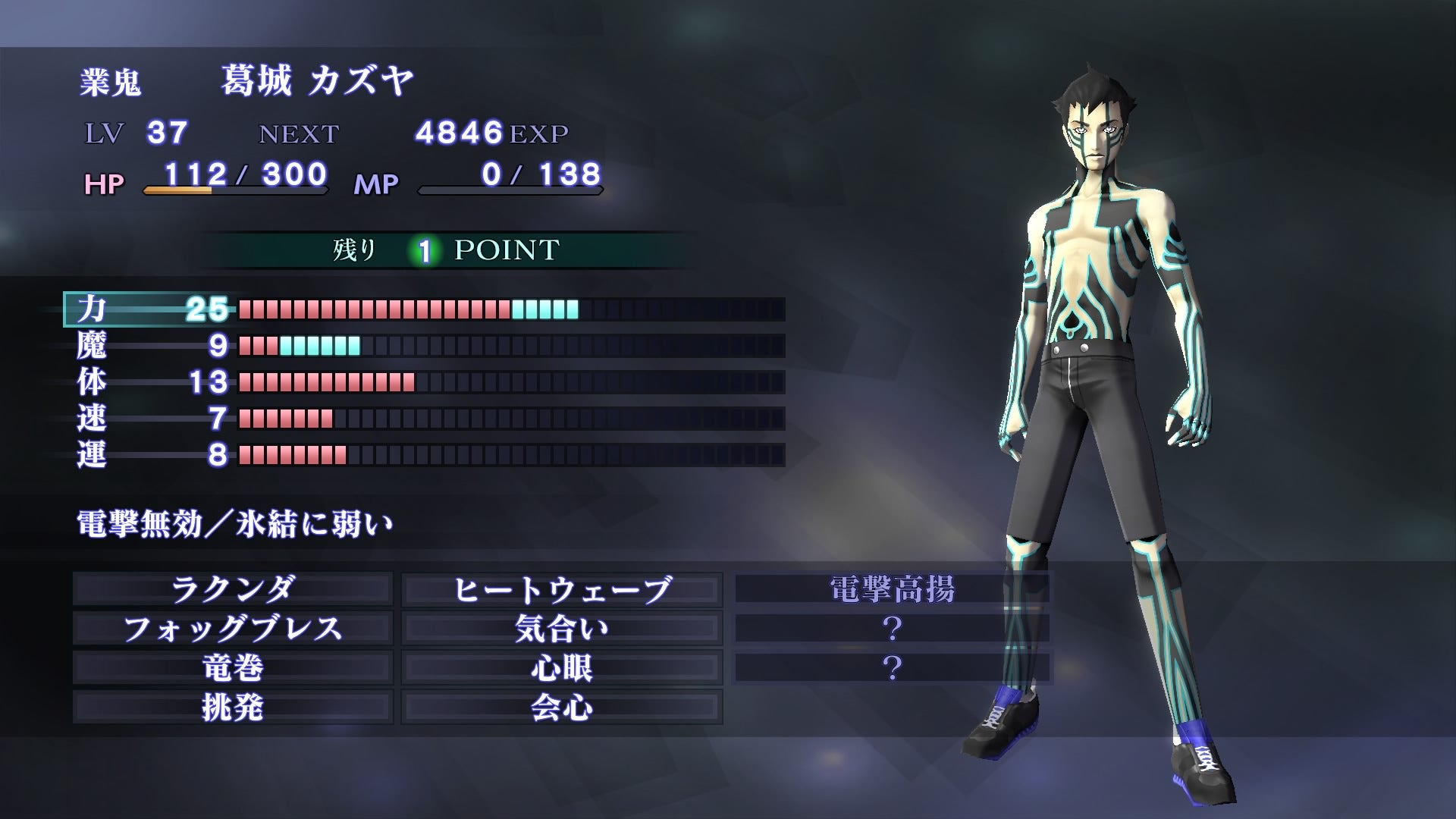The width and height of the screenshot is (1456, 819).
Task: Select the ラクンダ skill slot
Action: pyautogui.click(x=233, y=589)
